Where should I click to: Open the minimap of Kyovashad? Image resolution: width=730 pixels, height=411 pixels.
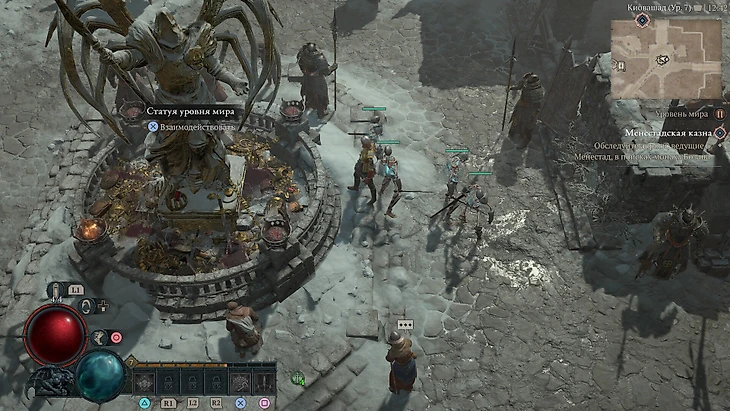(666, 58)
